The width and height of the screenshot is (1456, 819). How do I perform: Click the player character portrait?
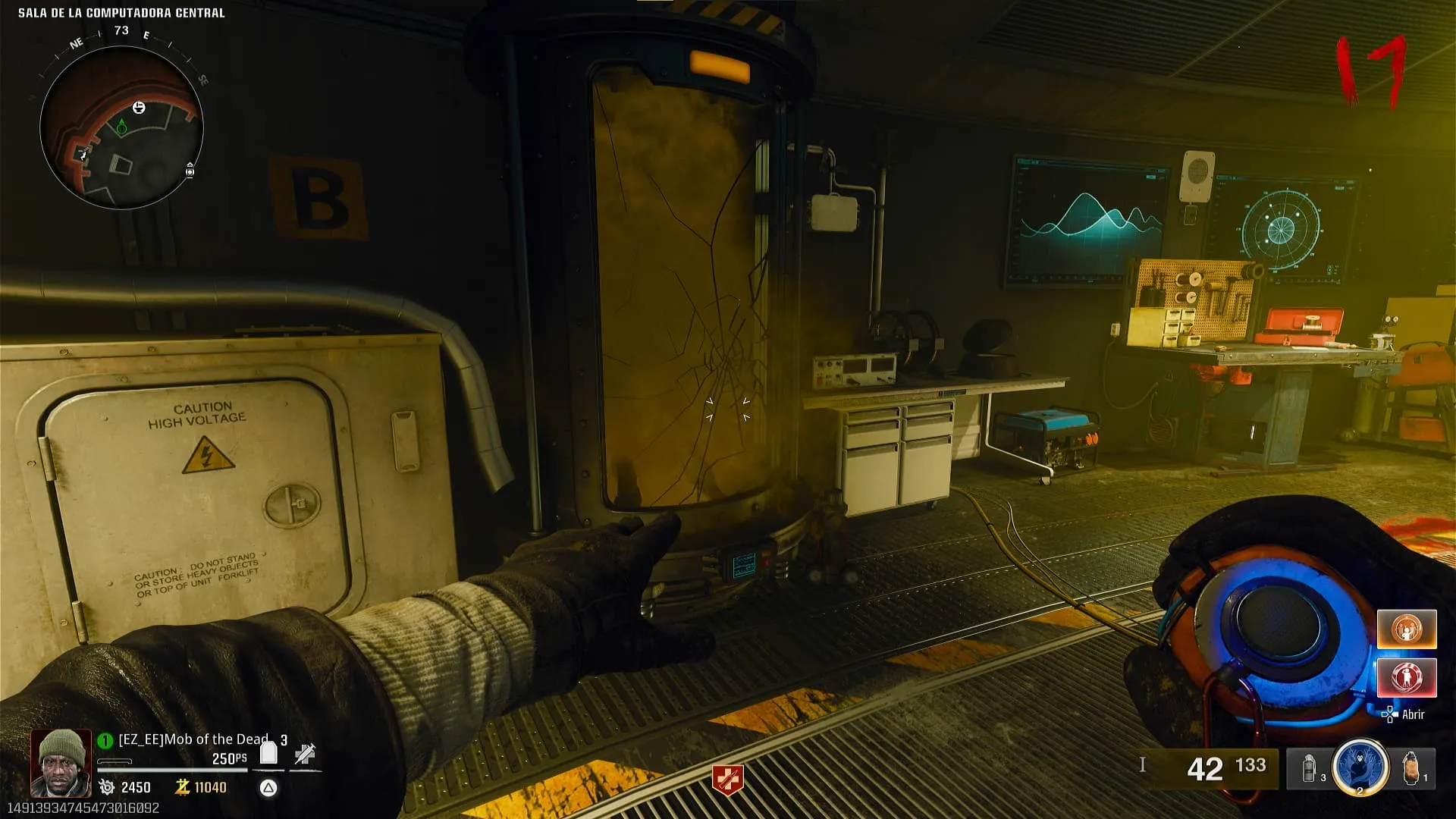click(x=61, y=763)
